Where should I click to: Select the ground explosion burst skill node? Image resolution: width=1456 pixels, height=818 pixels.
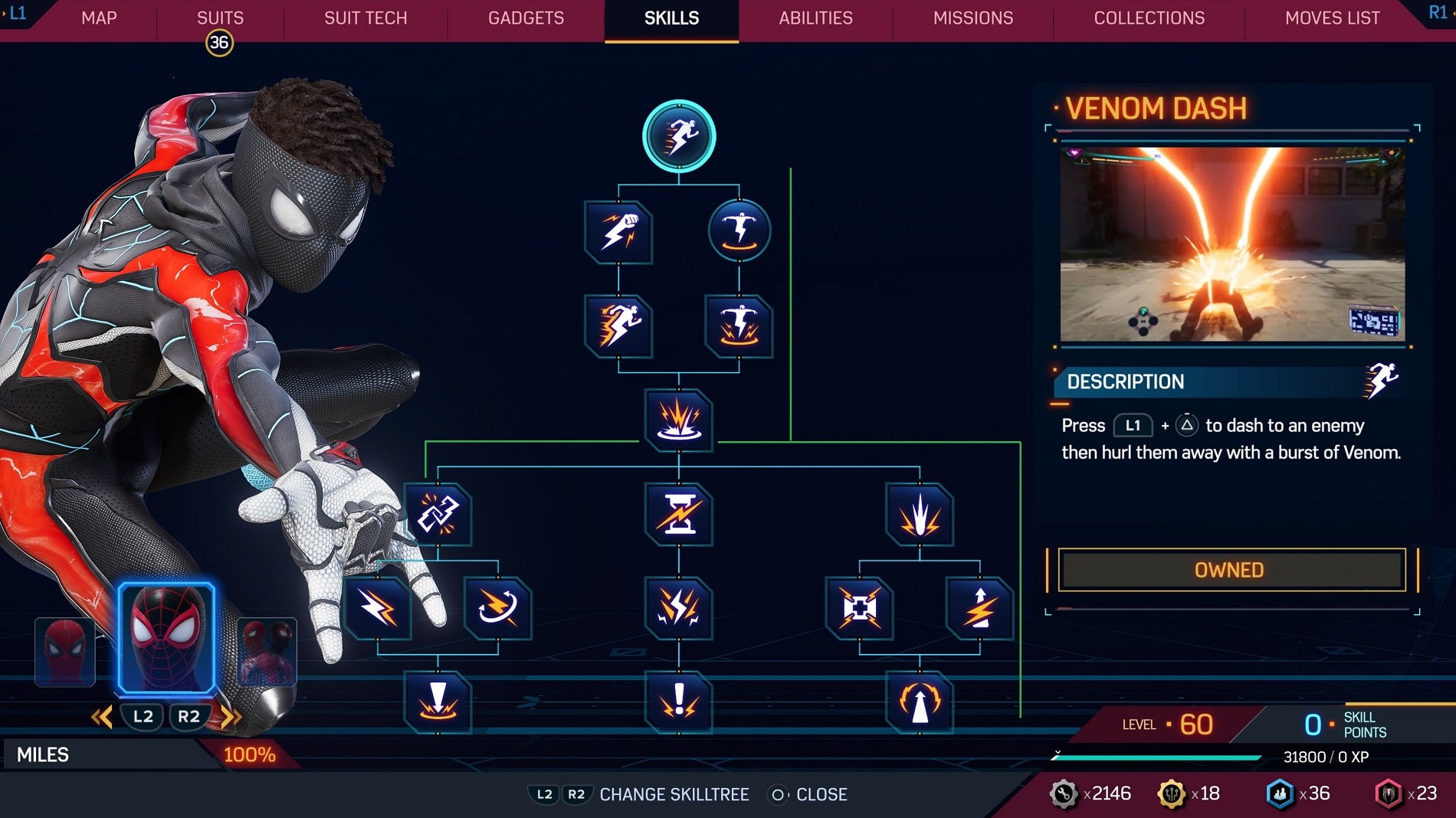point(679,420)
